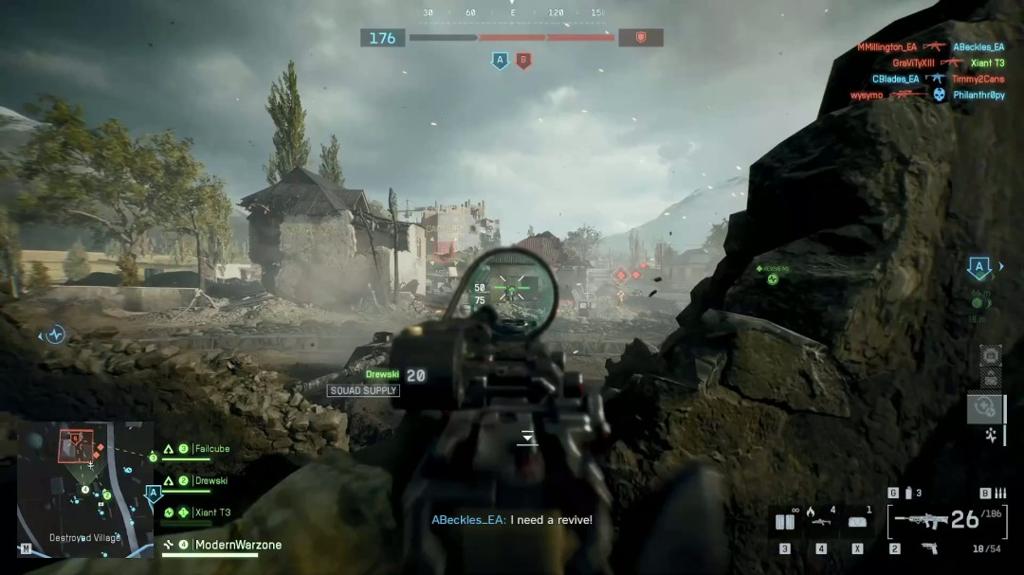Select the ammo crate gadget slot

tap(785, 522)
